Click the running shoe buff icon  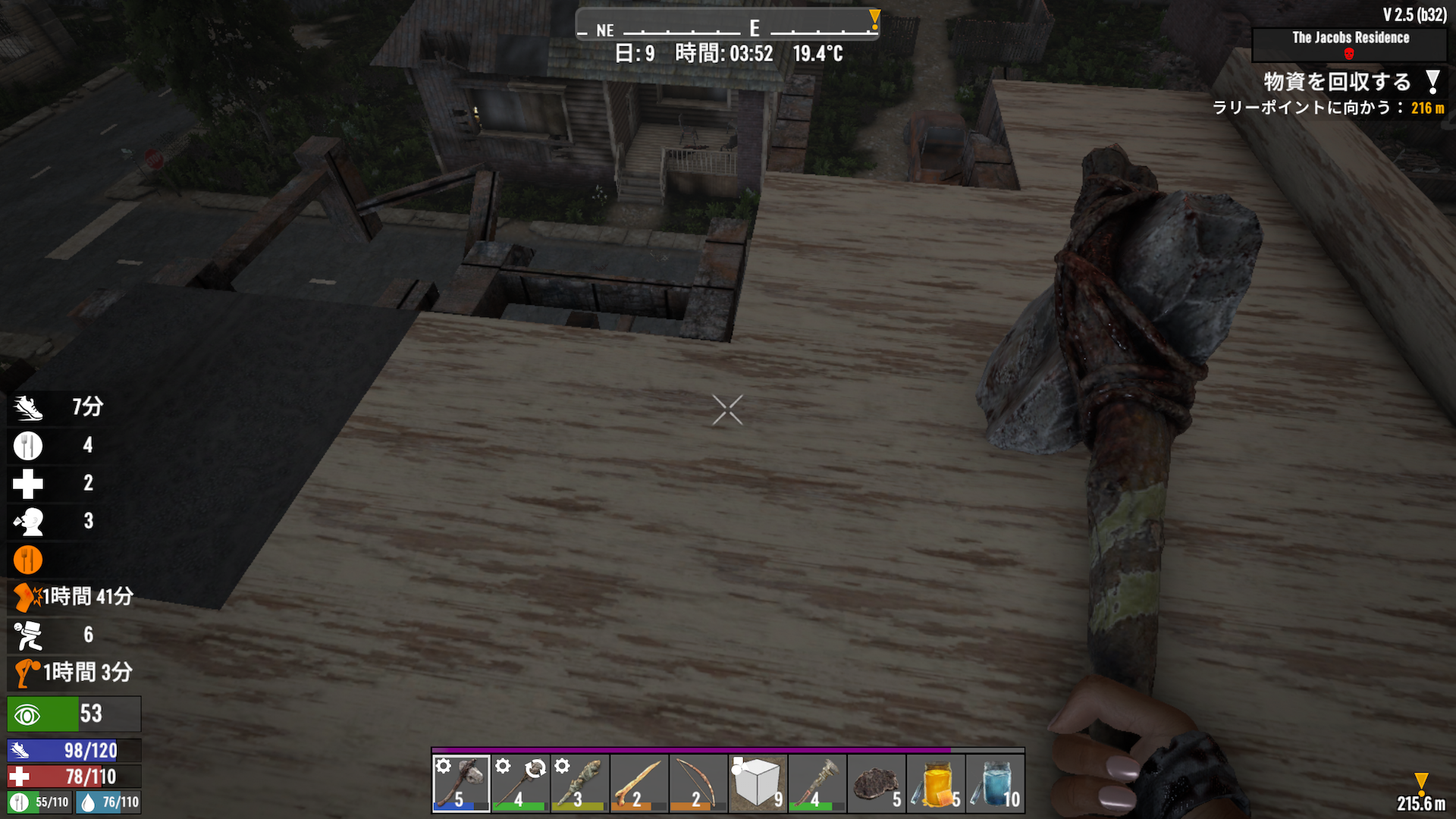[28, 407]
